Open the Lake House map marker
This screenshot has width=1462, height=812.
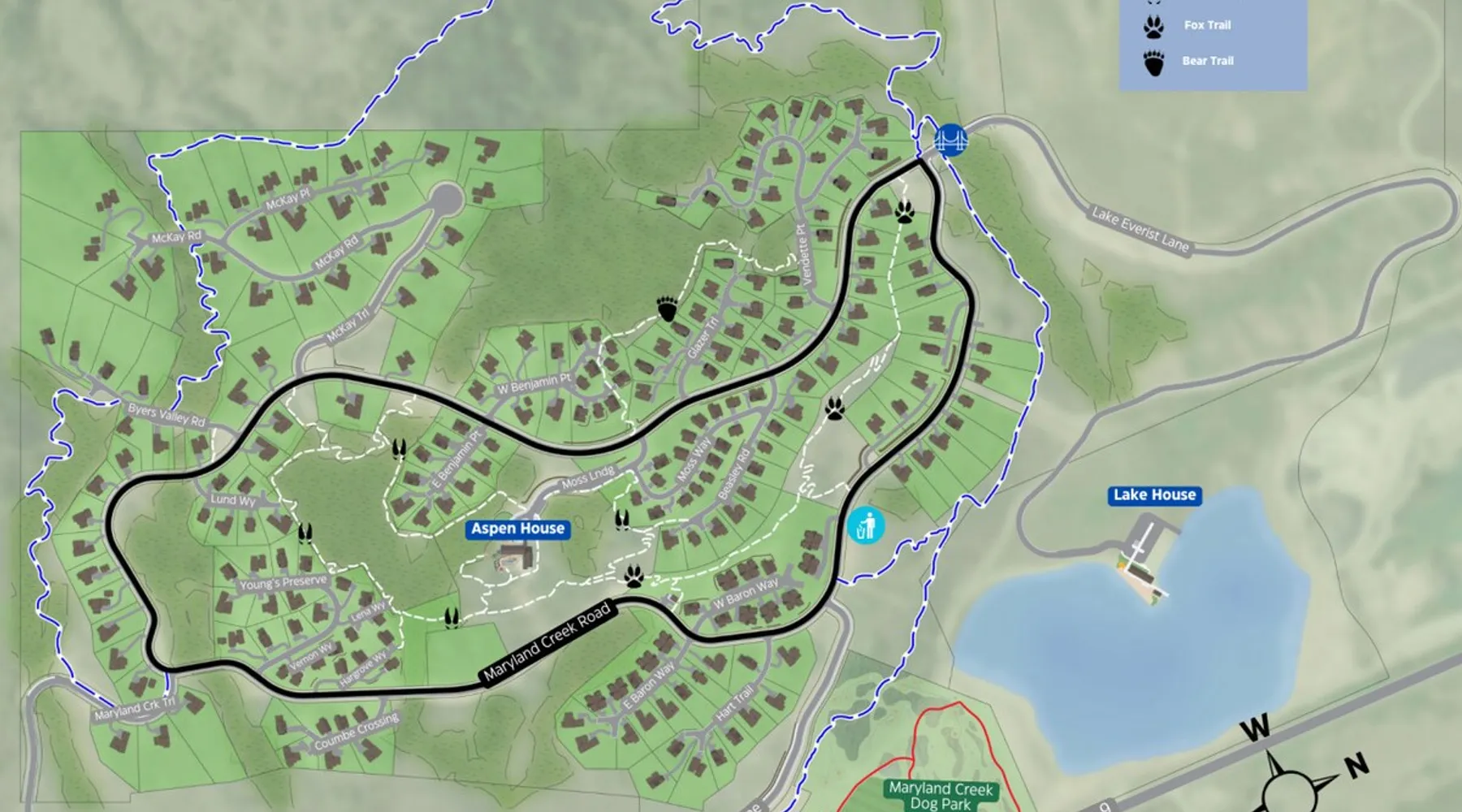click(x=1153, y=495)
